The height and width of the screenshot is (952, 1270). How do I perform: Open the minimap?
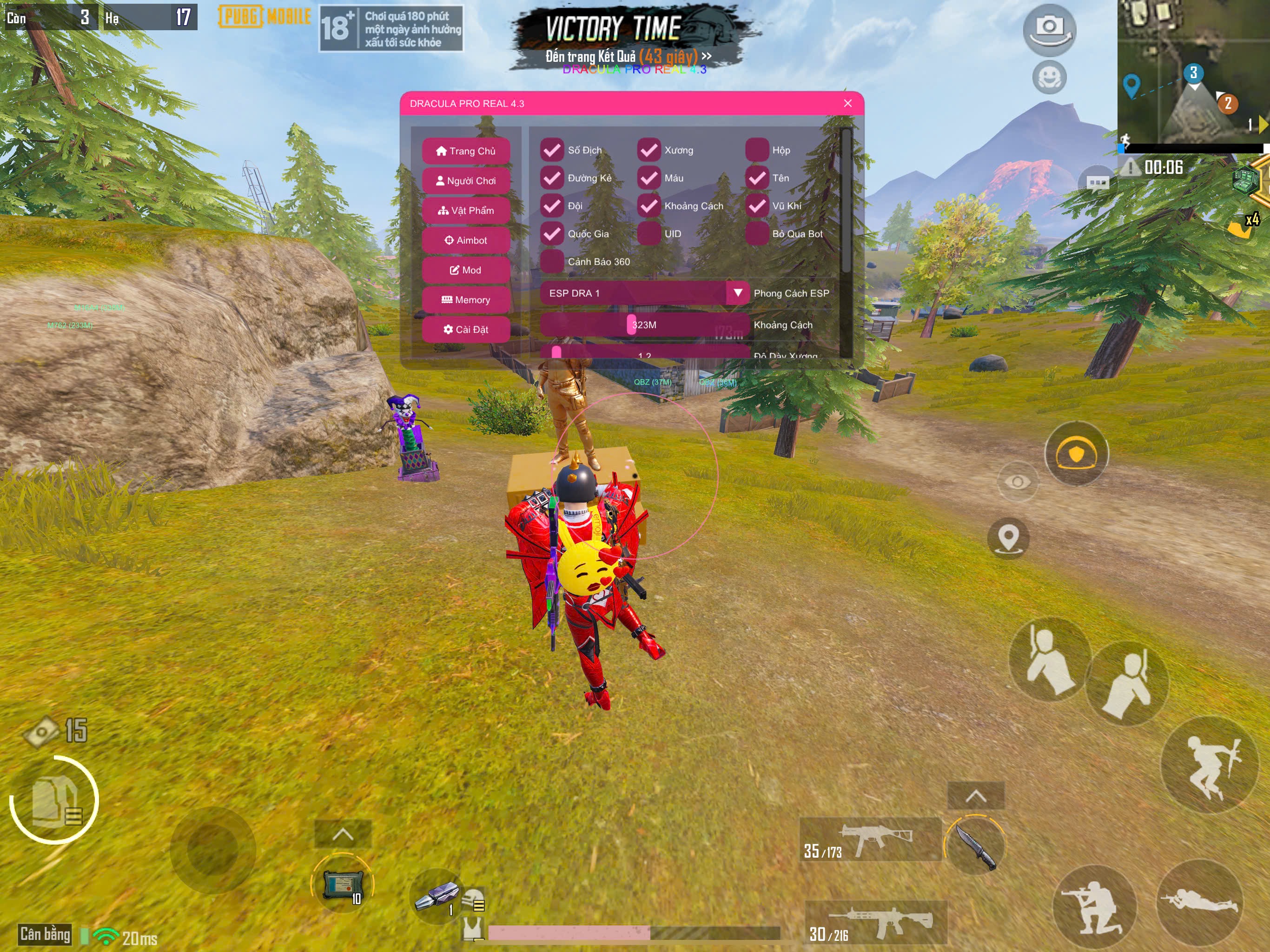tap(1192, 72)
